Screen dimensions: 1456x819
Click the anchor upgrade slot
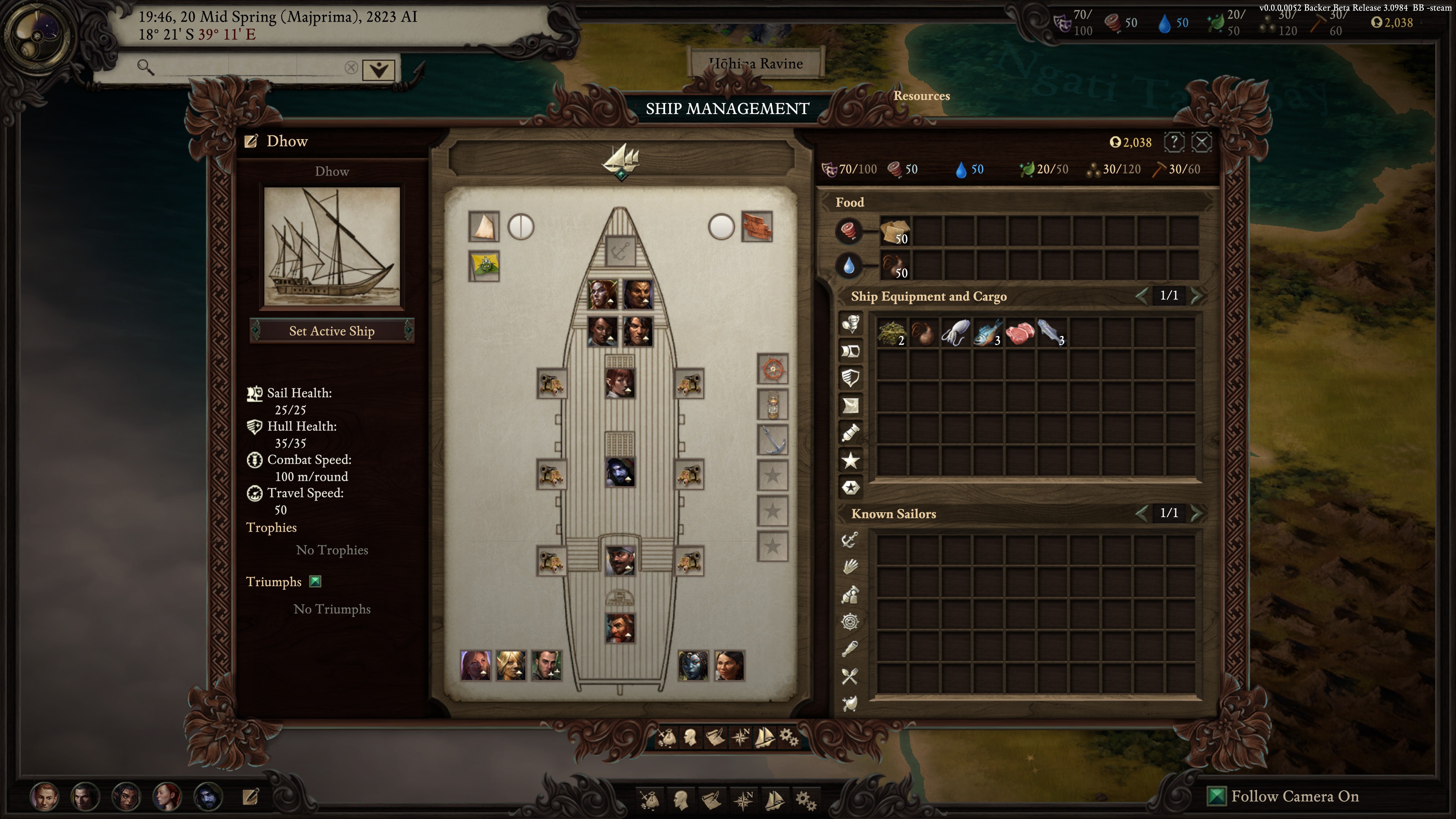point(773,440)
